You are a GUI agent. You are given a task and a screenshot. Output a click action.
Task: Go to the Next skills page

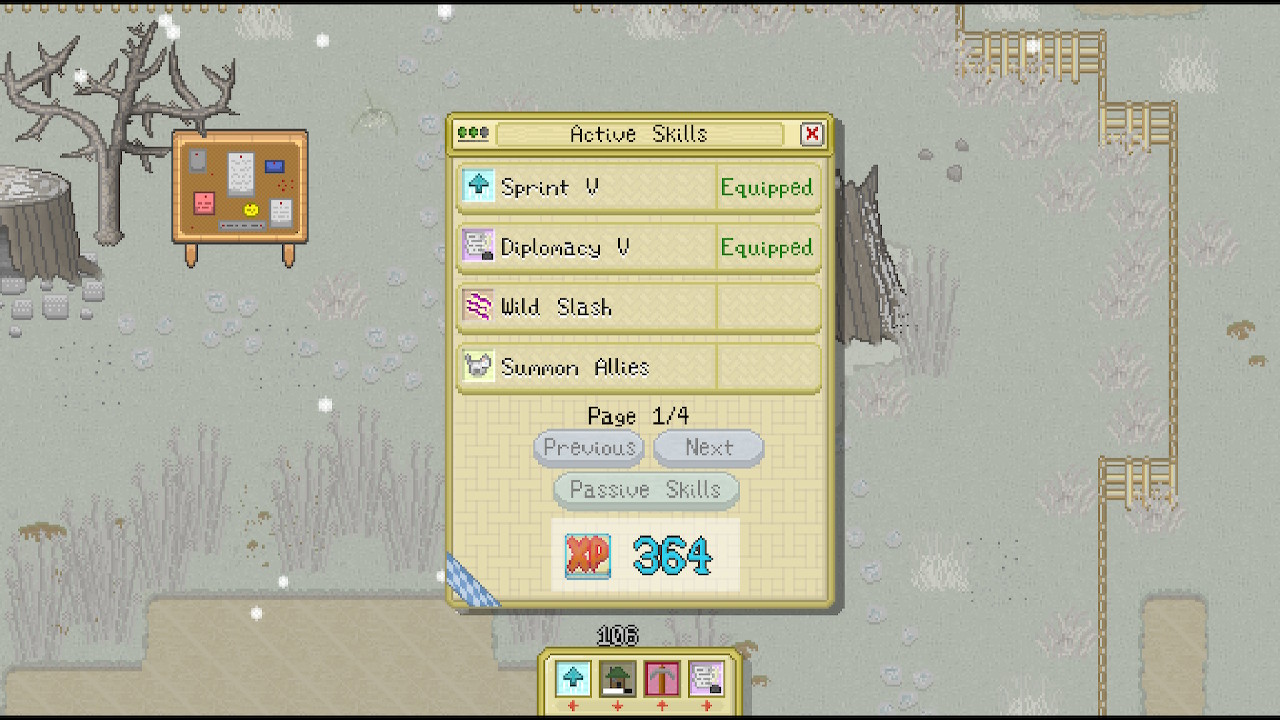pos(708,448)
